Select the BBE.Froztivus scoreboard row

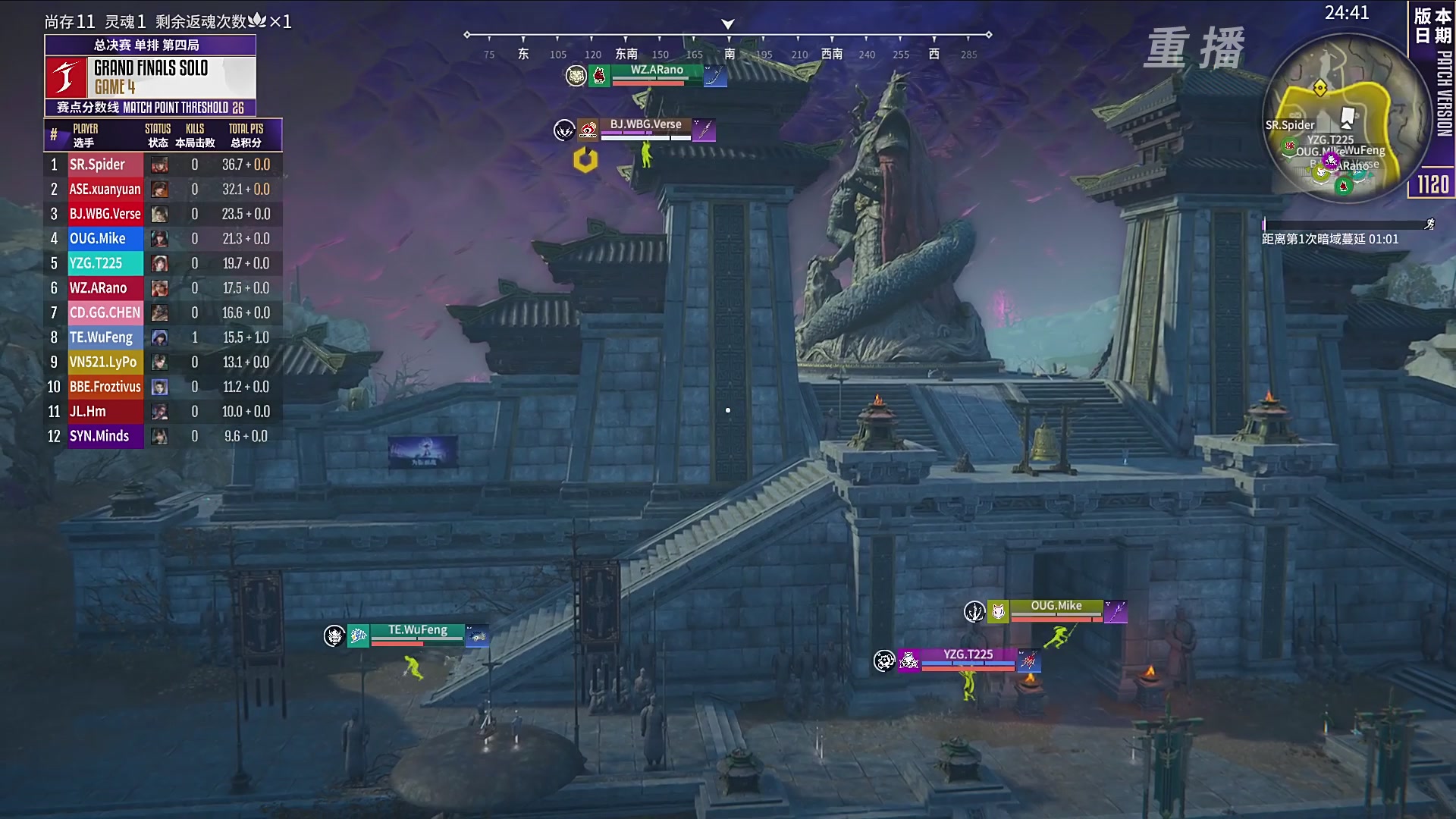coord(163,387)
